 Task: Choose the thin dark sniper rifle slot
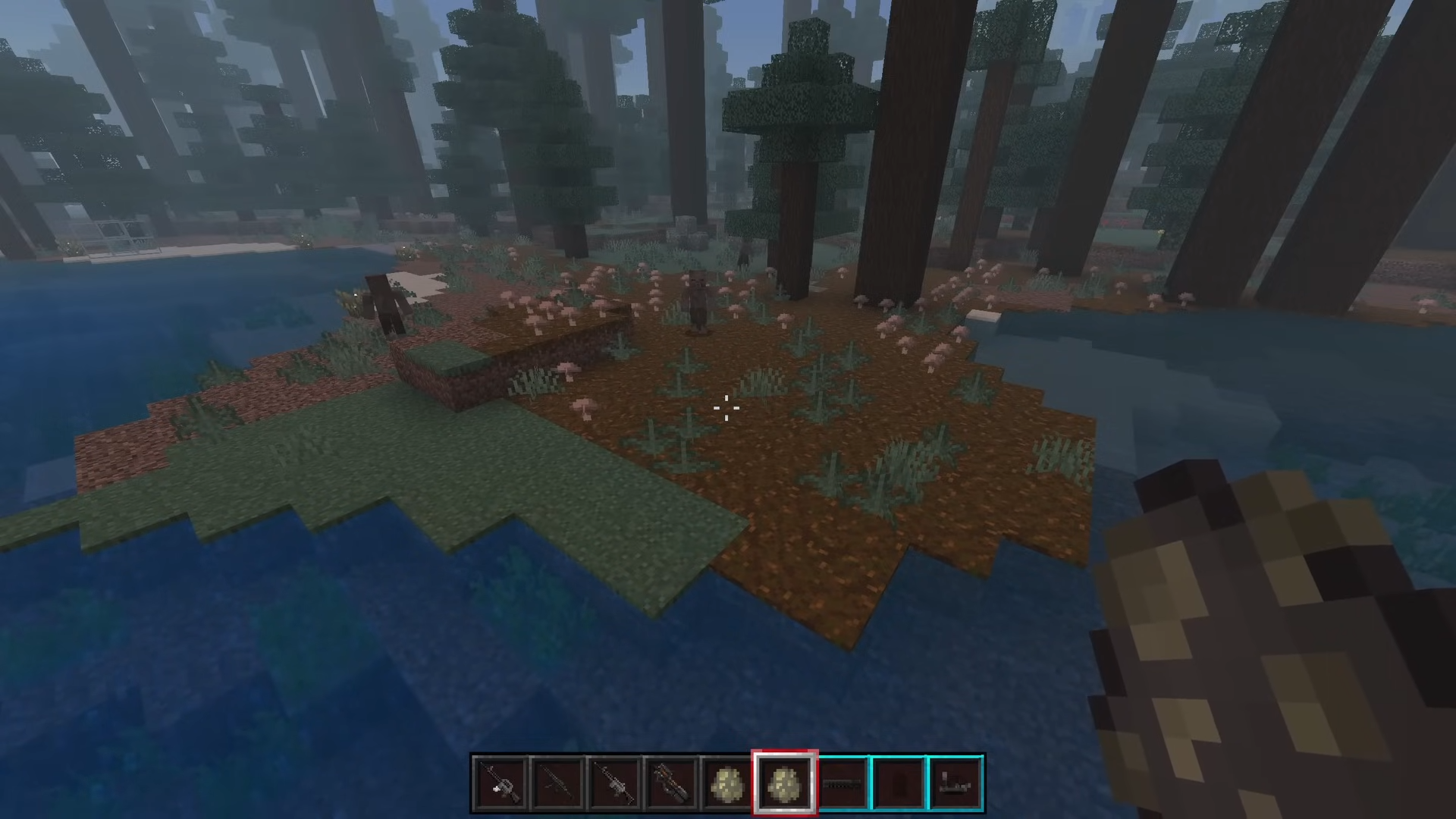[557, 783]
